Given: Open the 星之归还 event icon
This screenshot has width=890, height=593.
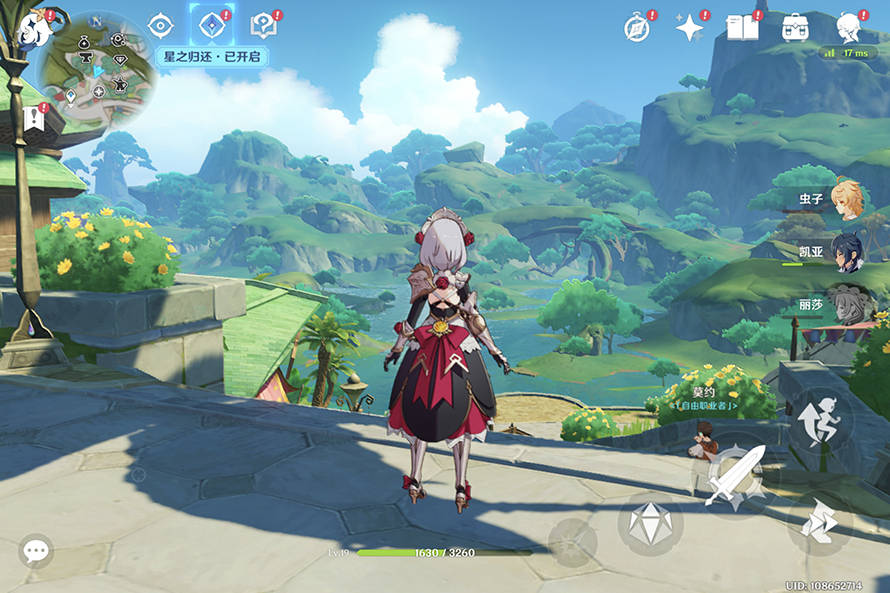Looking at the screenshot, I should [x=211, y=25].
